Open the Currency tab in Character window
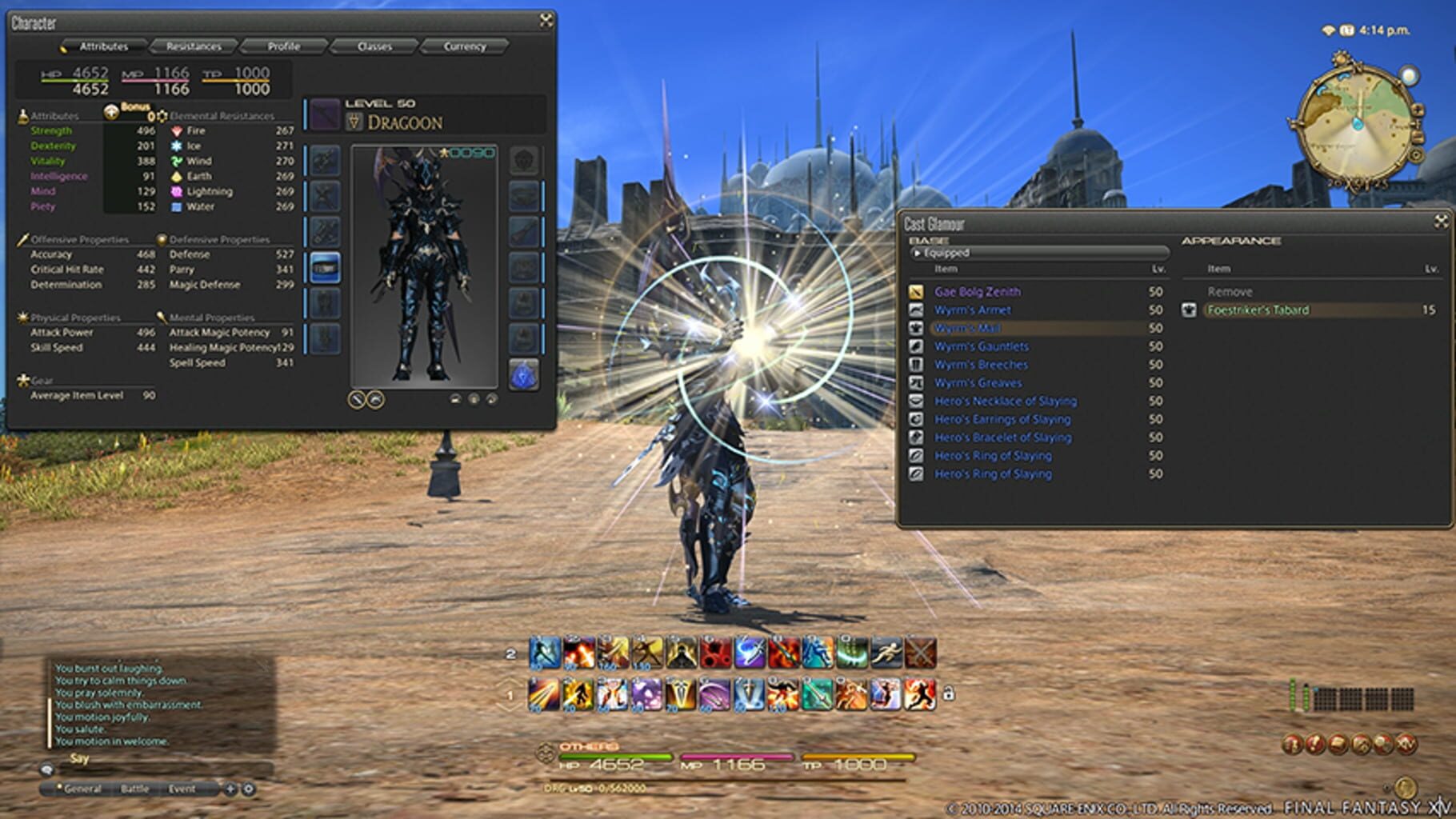1456x819 pixels. pyautogui.click(x=466, y=46)
